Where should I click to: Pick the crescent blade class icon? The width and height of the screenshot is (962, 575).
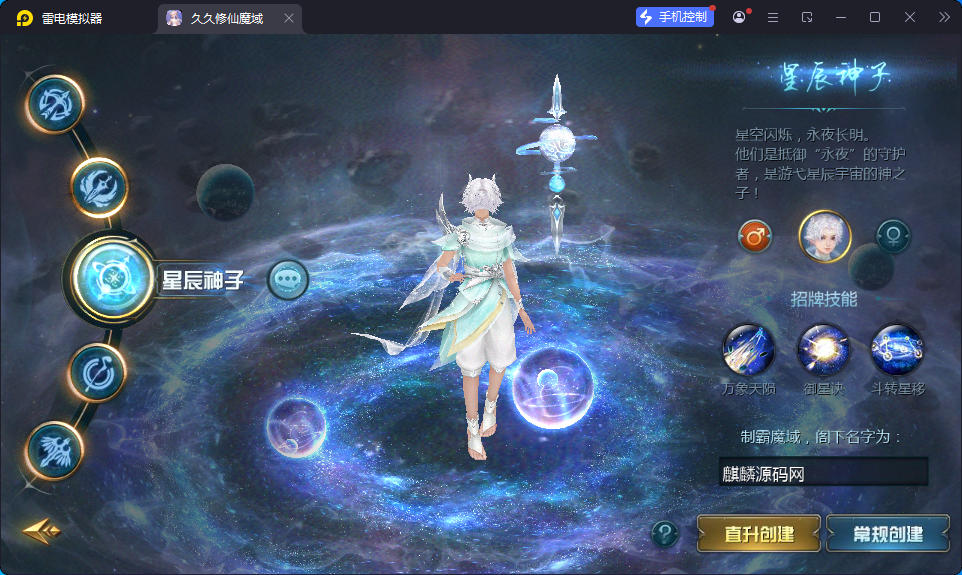point(97,372)
